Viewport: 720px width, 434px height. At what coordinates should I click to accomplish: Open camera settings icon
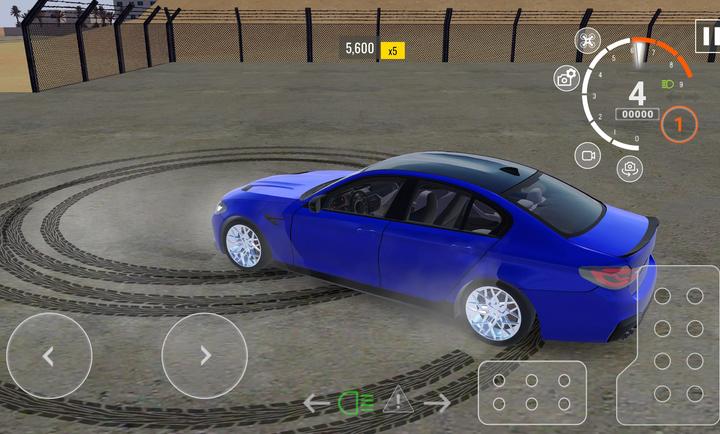point(566,80)
